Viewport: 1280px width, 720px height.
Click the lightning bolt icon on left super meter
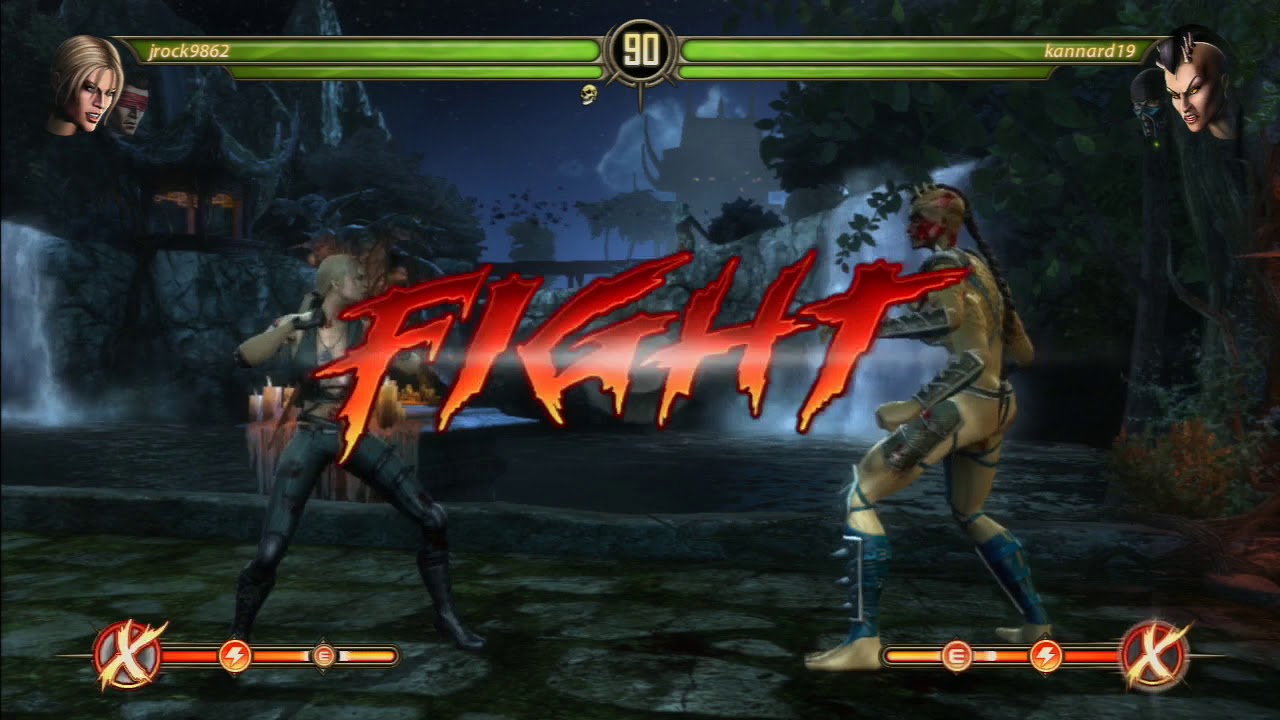point(233,655)
